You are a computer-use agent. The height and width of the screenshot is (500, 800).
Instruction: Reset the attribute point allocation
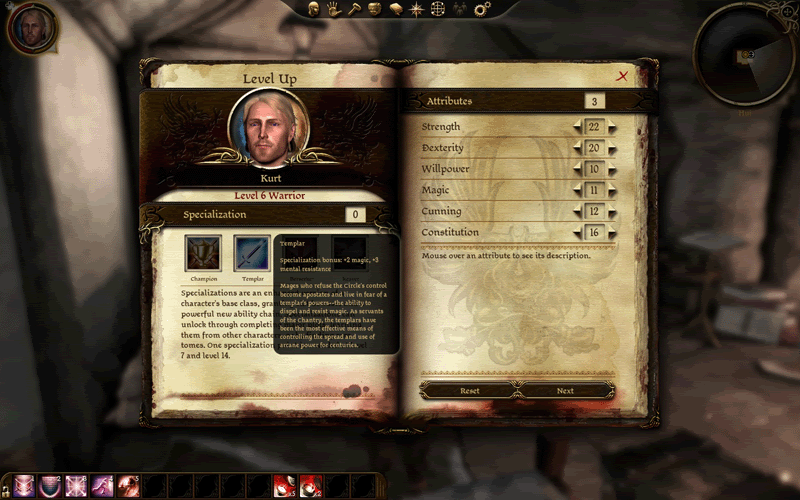tap(470, 390)
